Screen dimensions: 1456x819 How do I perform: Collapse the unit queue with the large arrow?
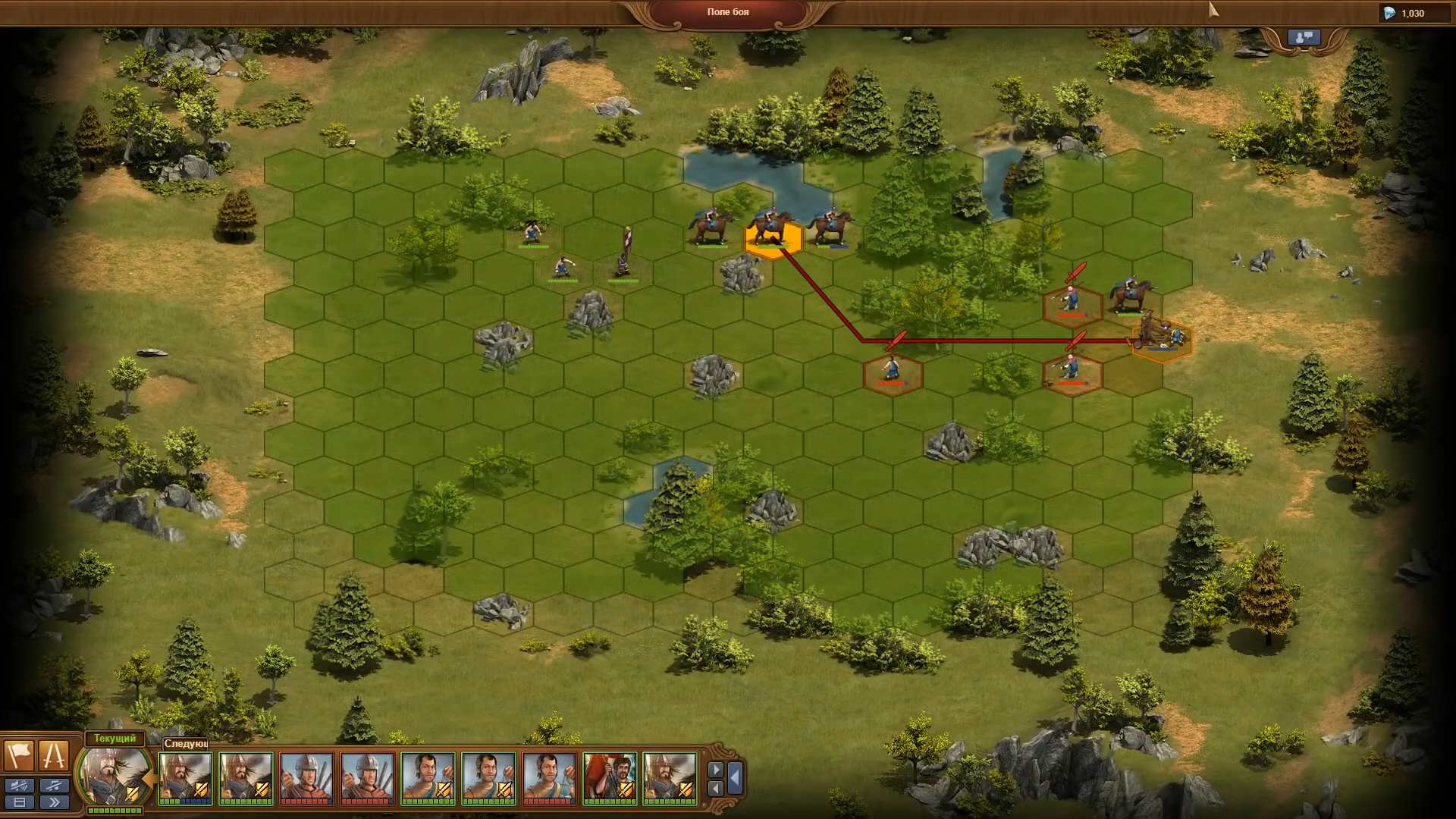[735, 778]
